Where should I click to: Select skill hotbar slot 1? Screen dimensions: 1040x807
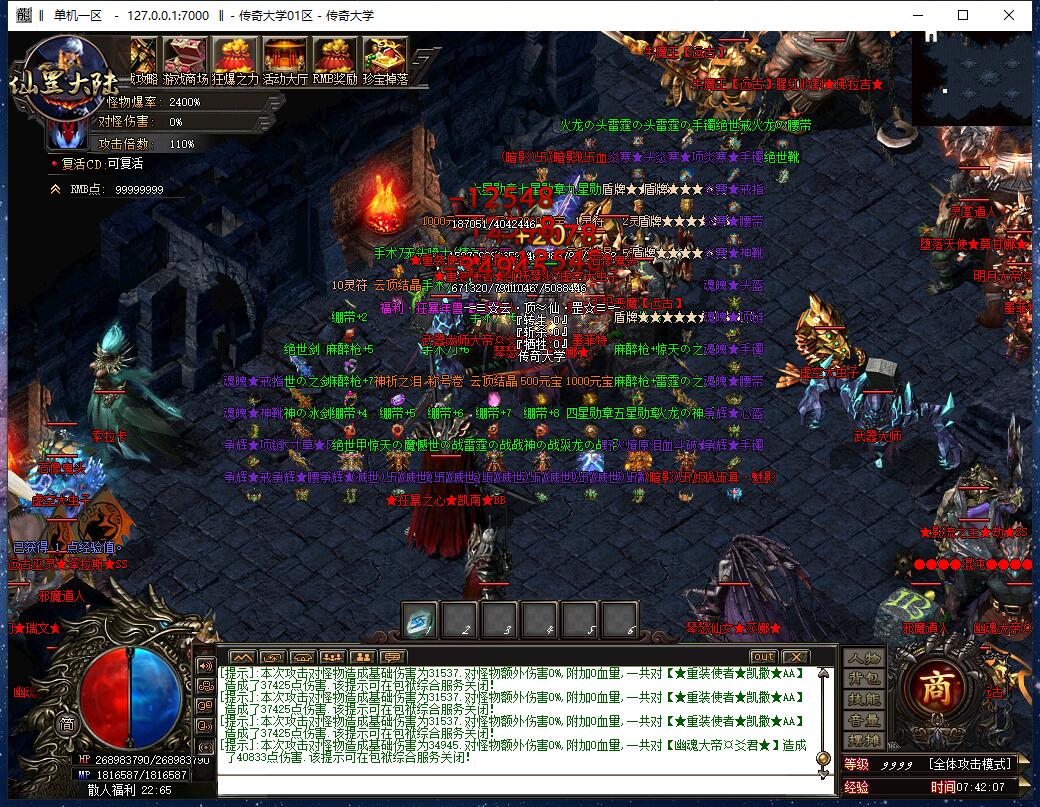pos(420,621)
